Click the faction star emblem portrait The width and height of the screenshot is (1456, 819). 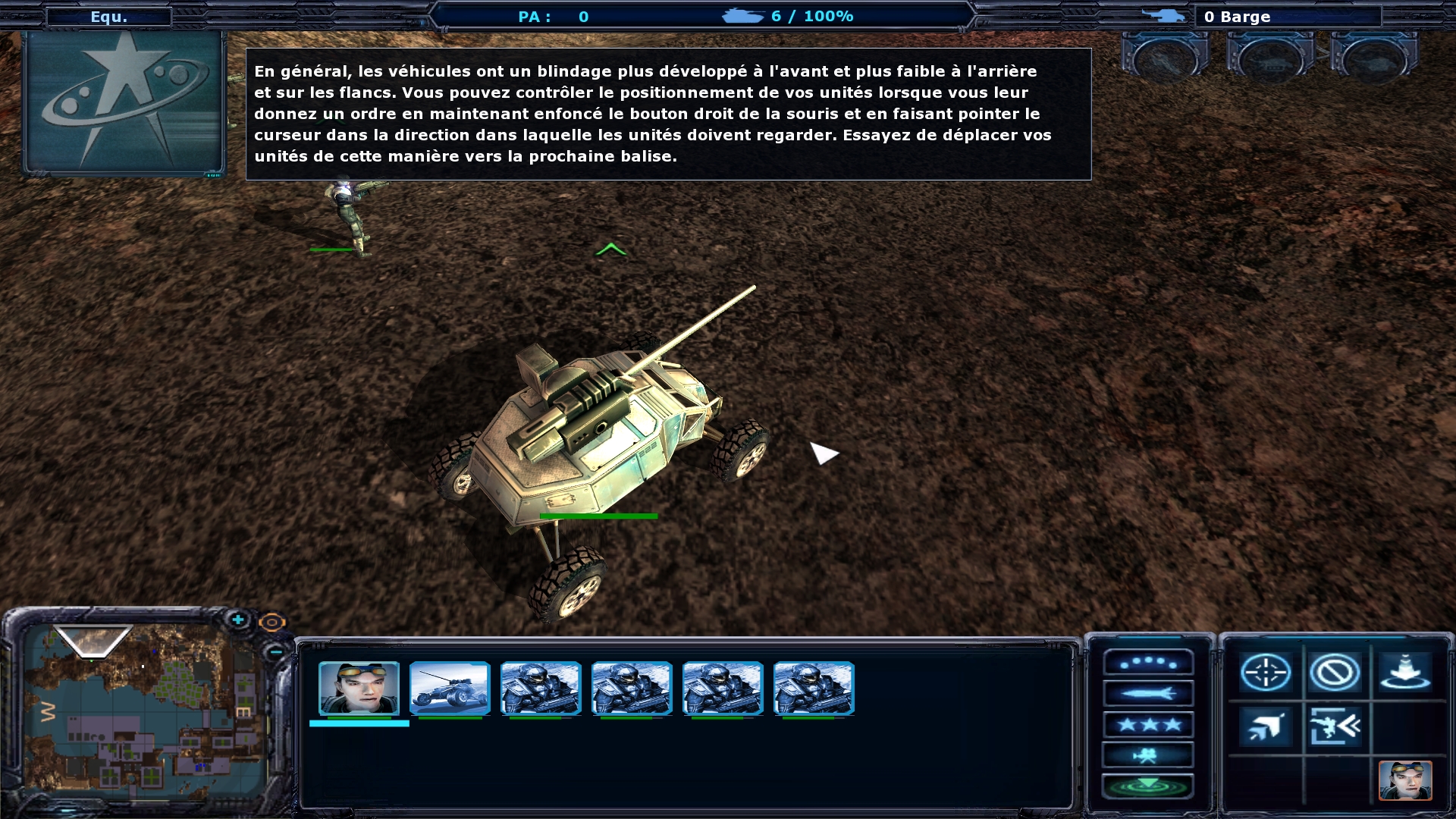tap(124, 102)
